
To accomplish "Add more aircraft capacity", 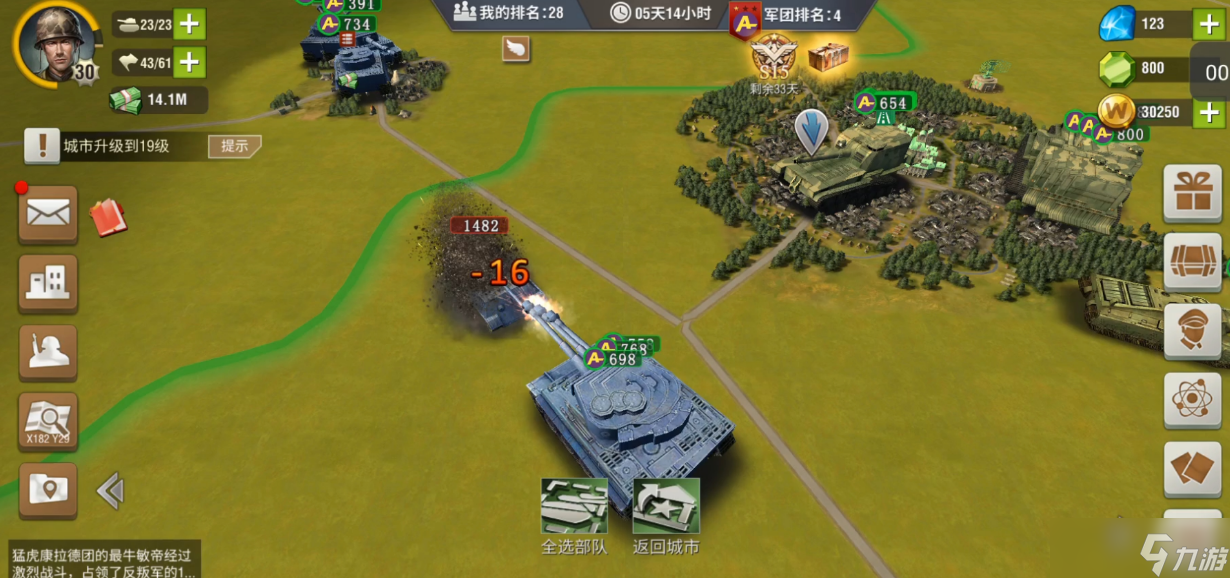I will coord(189,62).
